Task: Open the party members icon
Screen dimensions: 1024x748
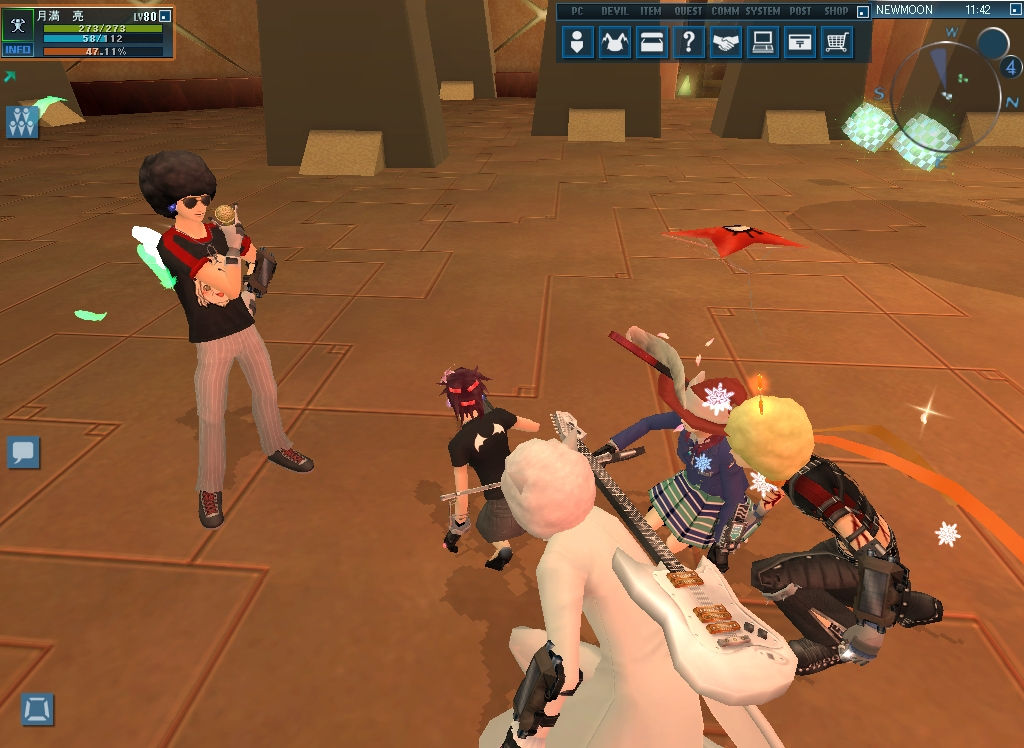Action: coord(22,122)
